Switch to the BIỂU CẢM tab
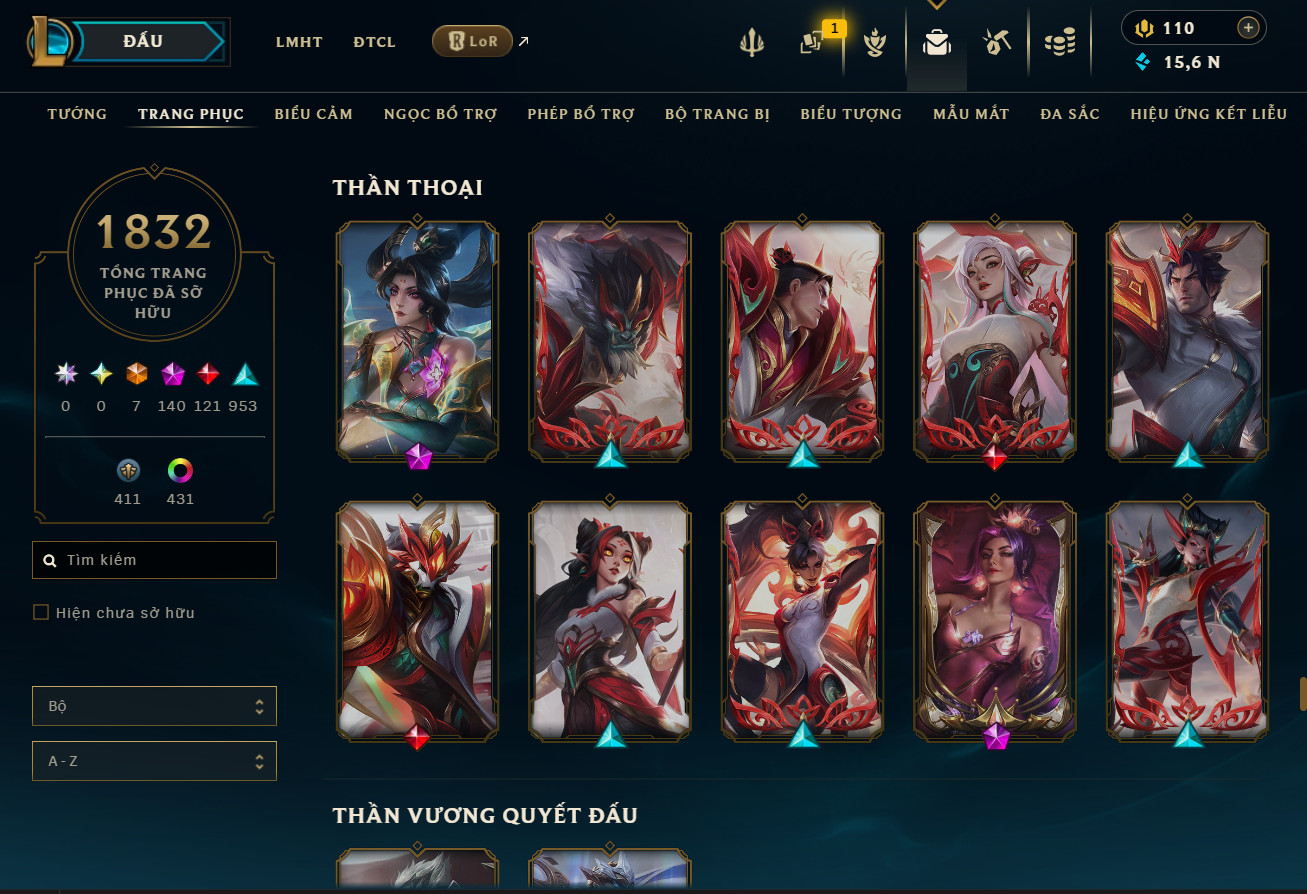This screenshot has height=894, width=1307. click(x=313, y=114)
